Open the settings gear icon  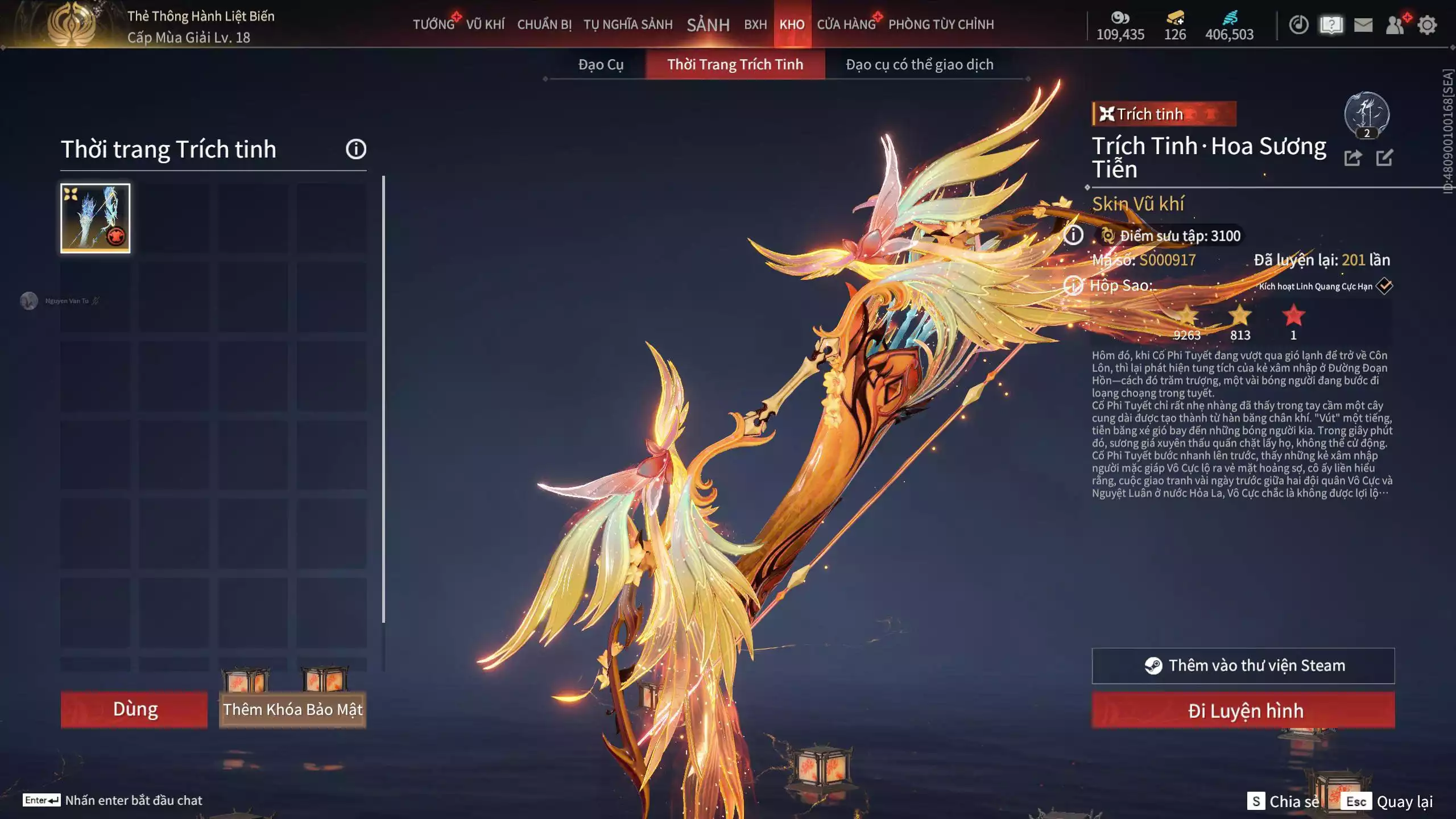[1427, 25]
